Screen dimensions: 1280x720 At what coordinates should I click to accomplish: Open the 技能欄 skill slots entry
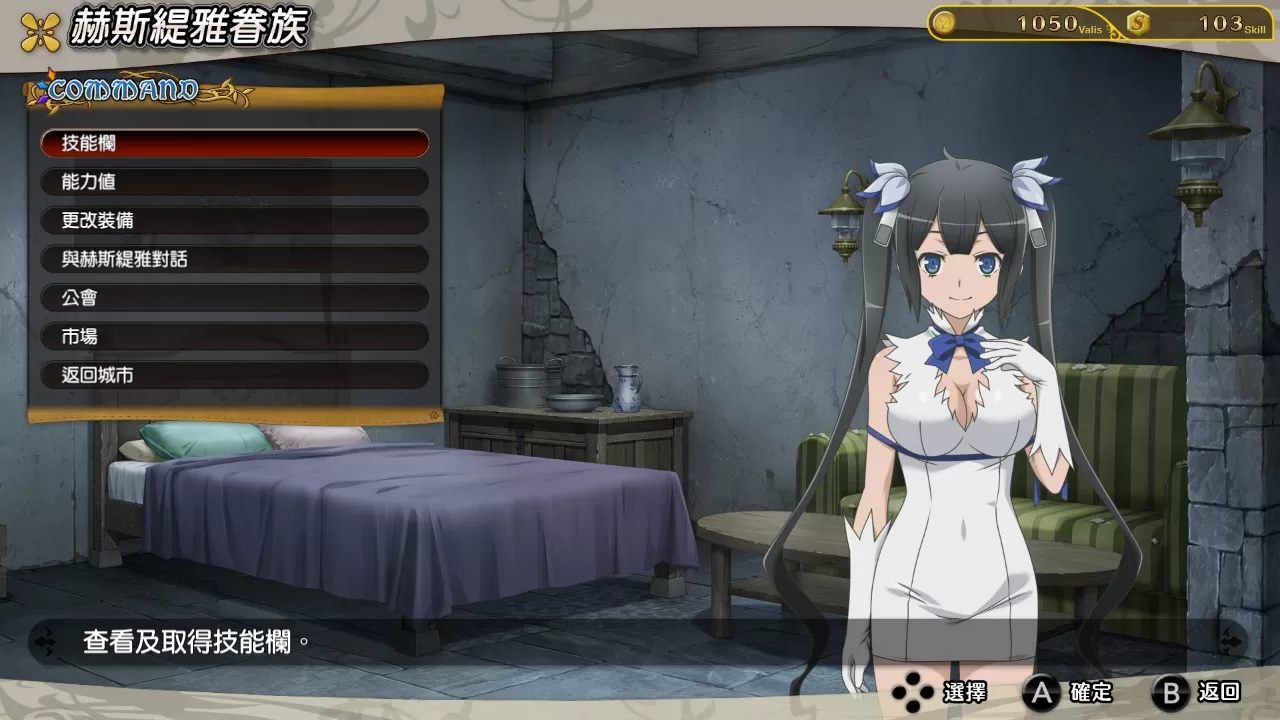tap(234, 143)
